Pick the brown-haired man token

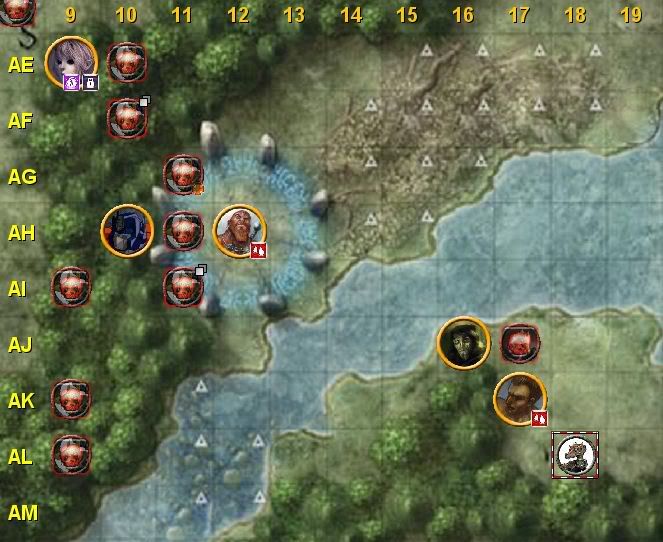tap(519, 397)
